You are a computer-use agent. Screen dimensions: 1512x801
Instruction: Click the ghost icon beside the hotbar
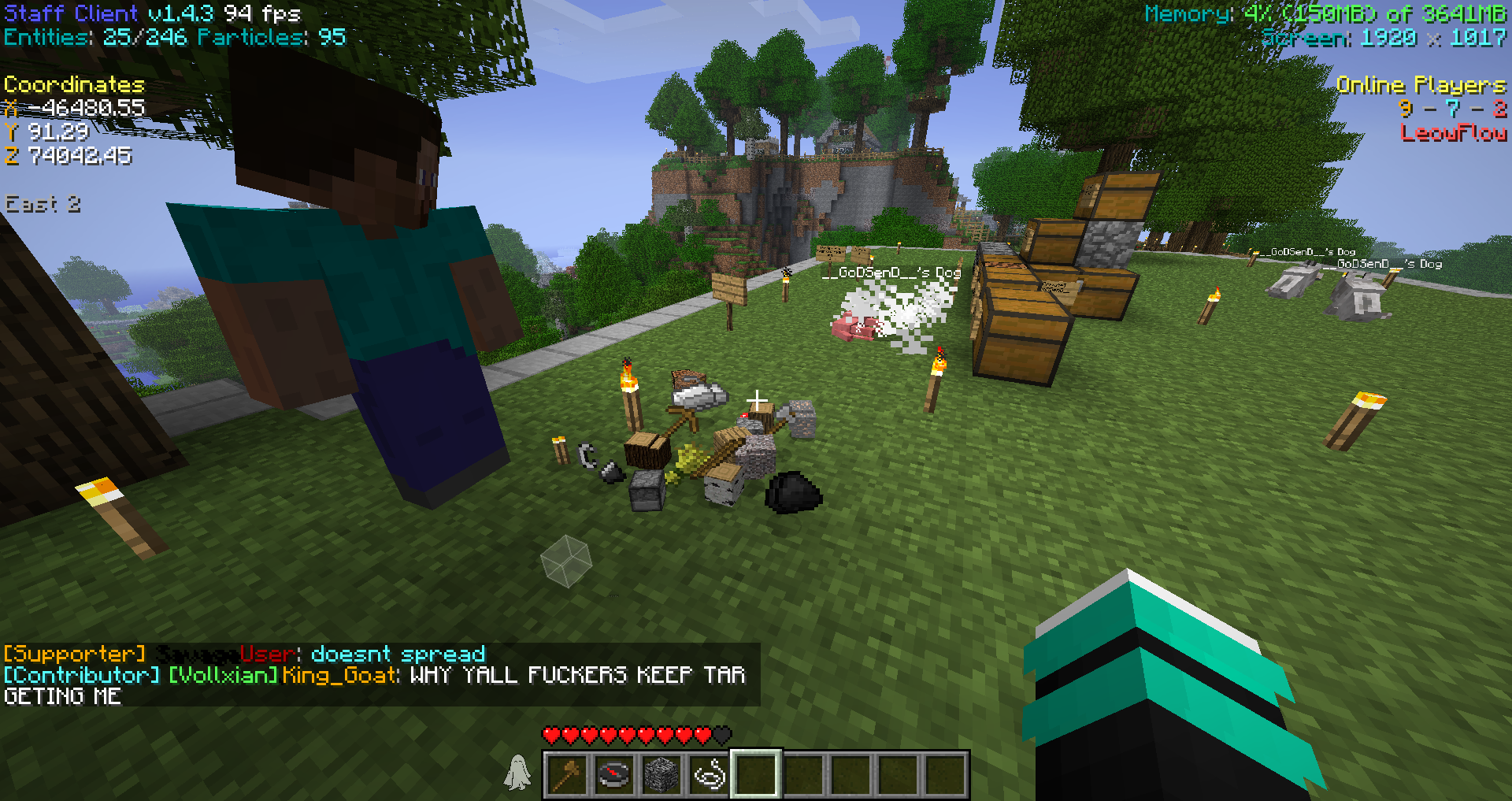[x=517, y=772]
